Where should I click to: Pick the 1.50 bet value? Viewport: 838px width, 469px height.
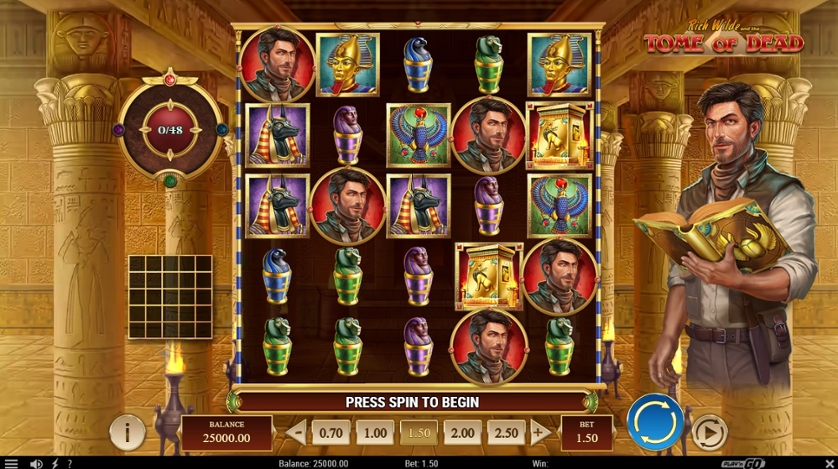(x=418, y=433)
